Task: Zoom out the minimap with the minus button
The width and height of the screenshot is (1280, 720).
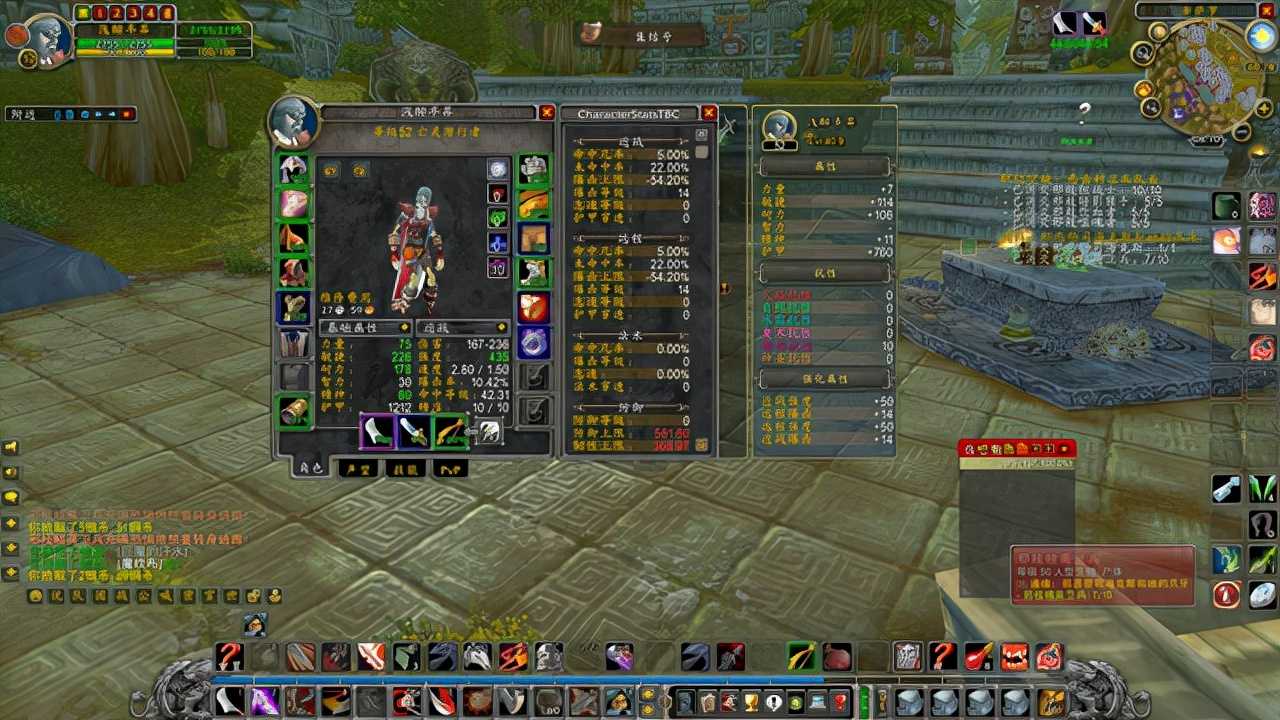Action: coord(1241,132)
